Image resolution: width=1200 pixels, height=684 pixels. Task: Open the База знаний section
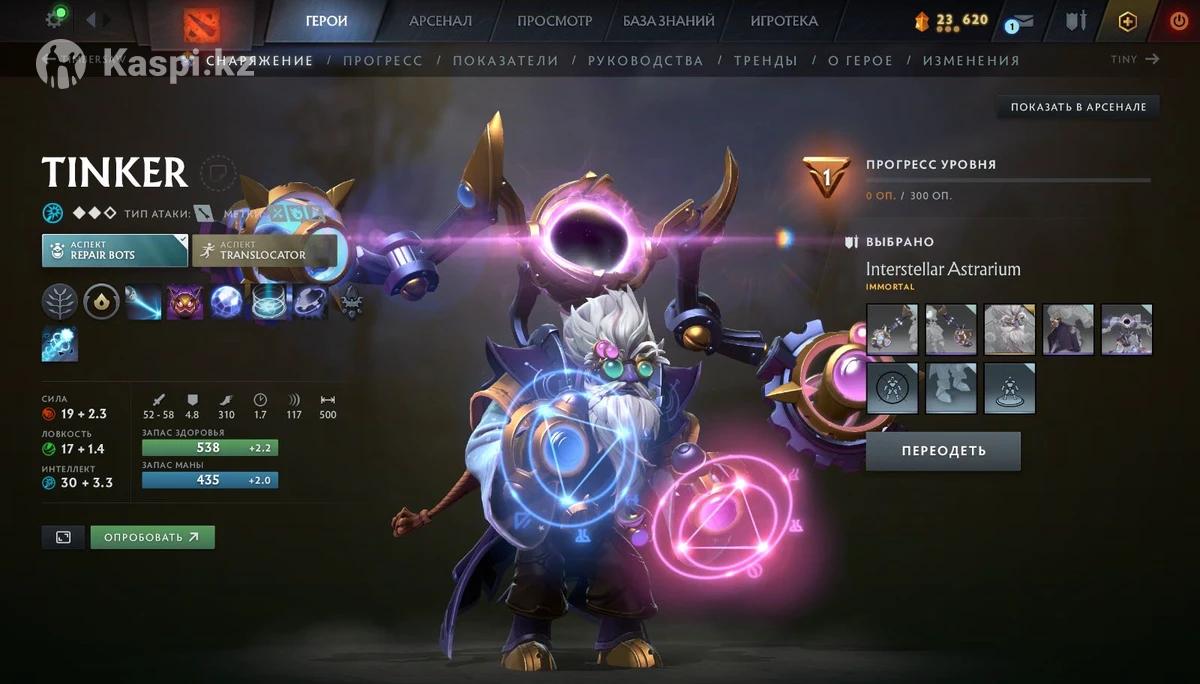pyautogui.click(x=668, y=21)
